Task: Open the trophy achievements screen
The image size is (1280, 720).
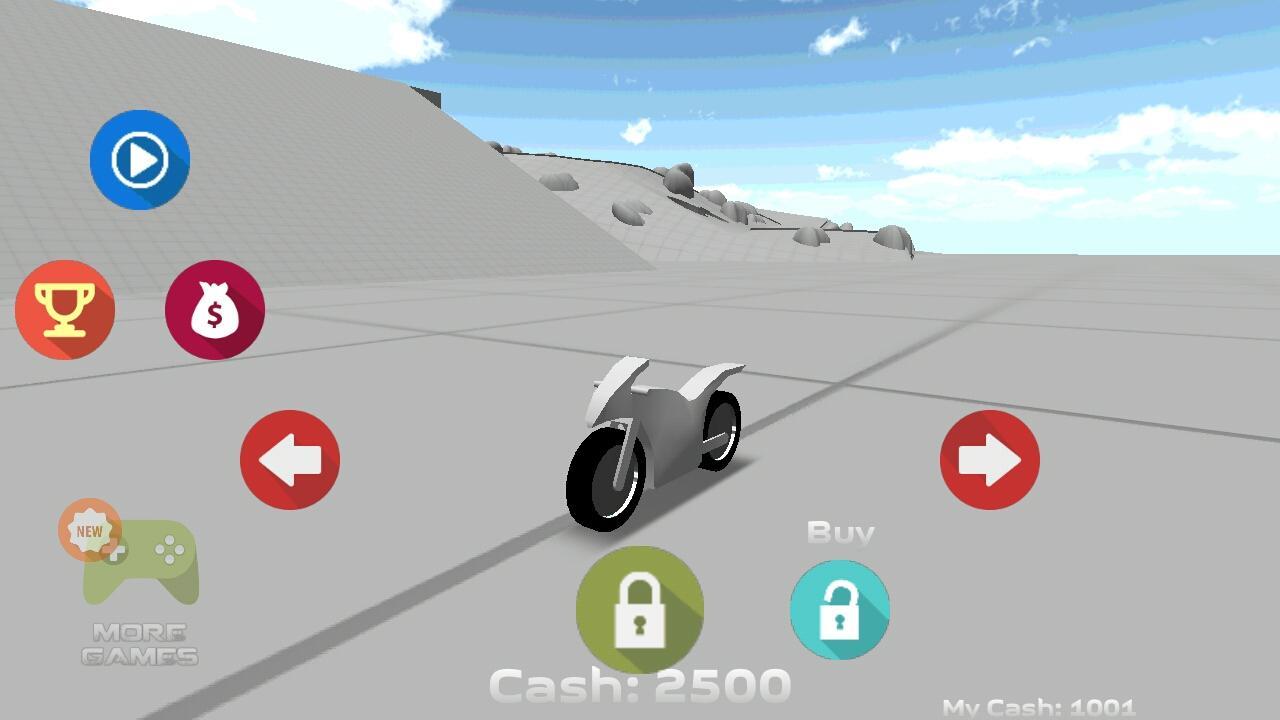Action: pyautogui.click(x=65, y=310)
